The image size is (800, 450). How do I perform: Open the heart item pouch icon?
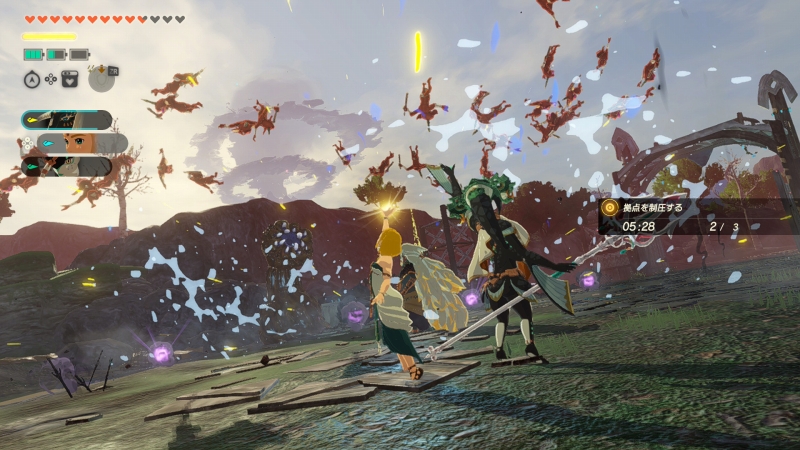coord(70,78)
